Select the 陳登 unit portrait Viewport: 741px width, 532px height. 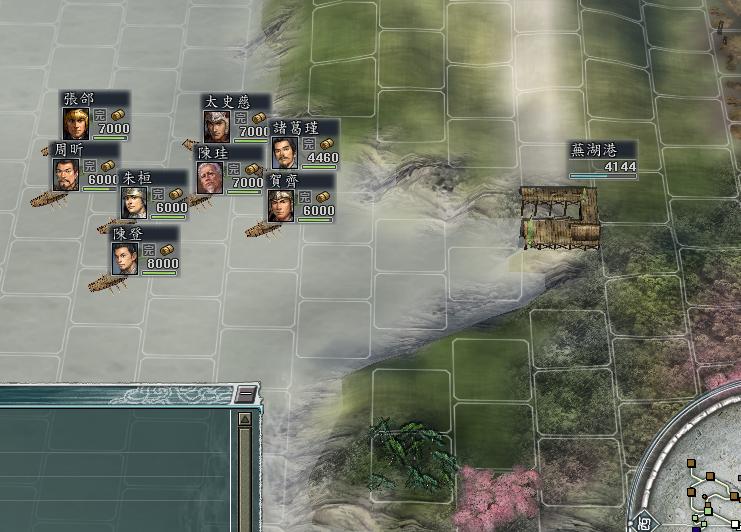click(125, 258)
